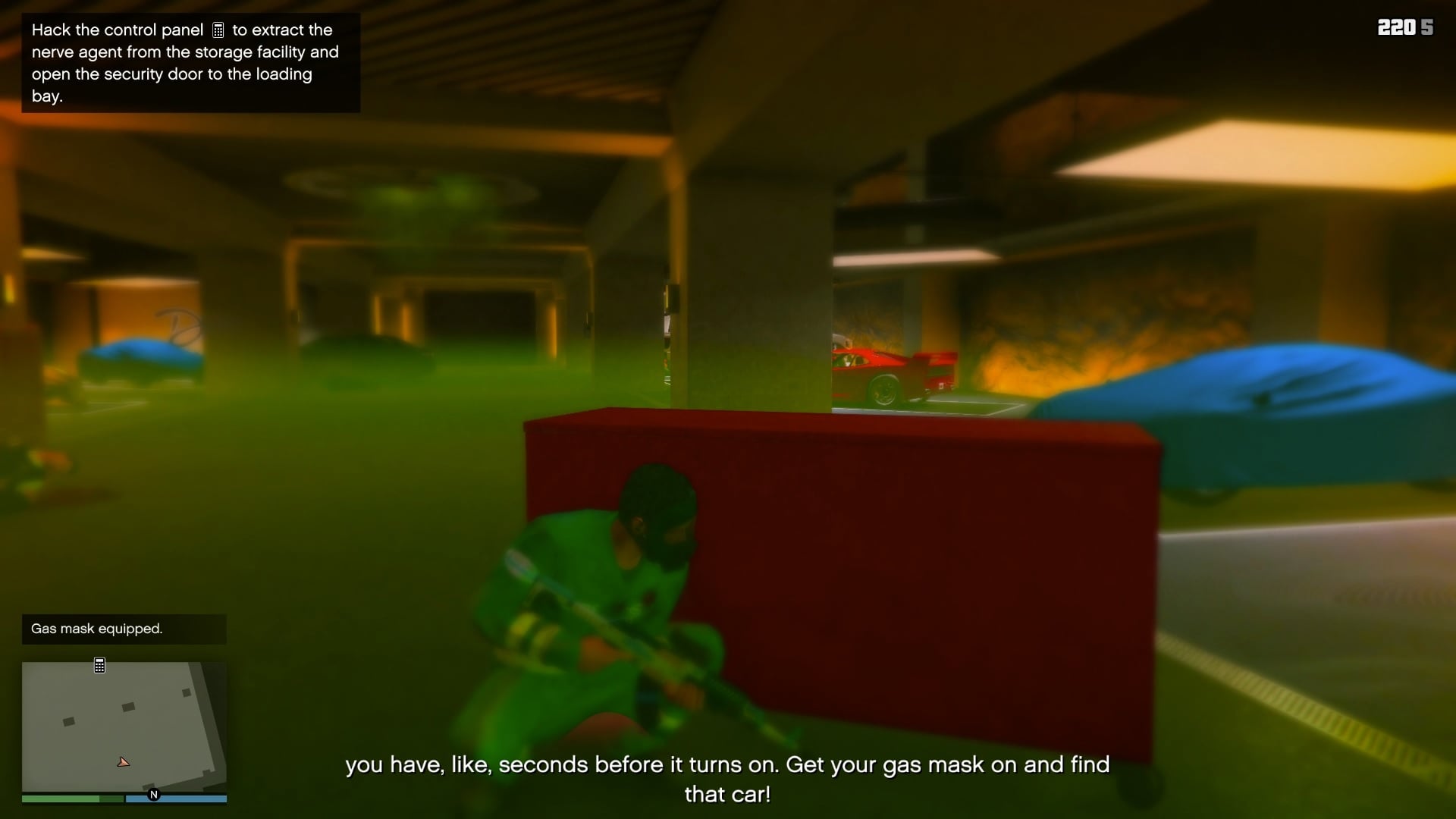Select the calculator blip on the minimap

point(100,665)
